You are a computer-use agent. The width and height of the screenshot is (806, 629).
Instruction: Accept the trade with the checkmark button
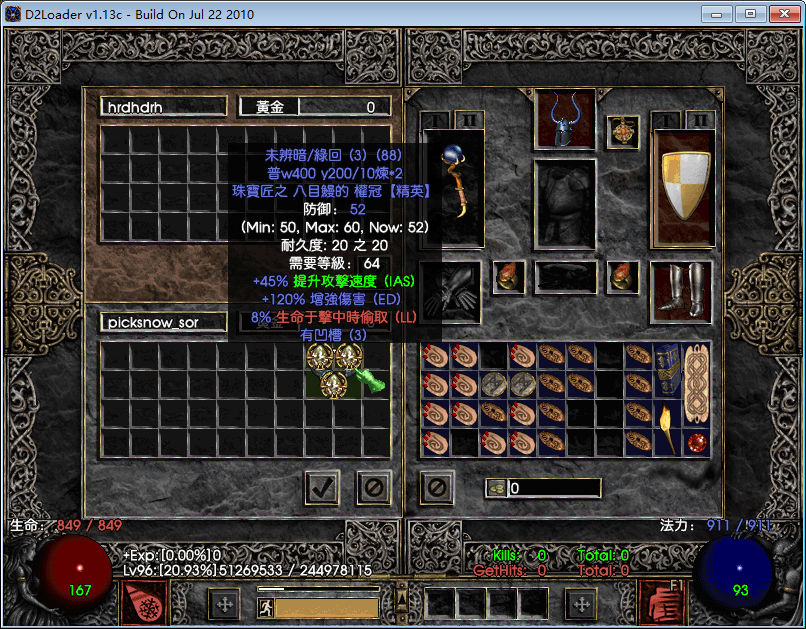[322, 488]
